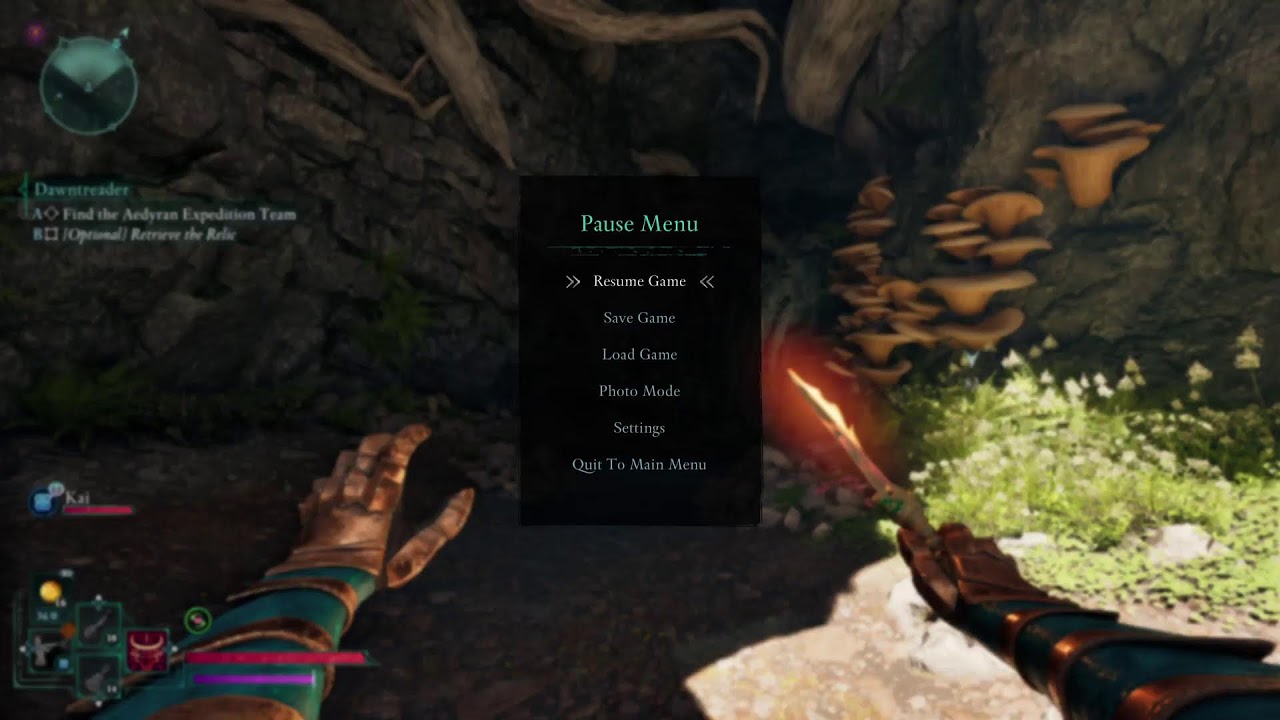This screenshot has height=720, width=1280.
Task: Select the Dawntreader quest tracker title
Action: click(x=81, y=189)
